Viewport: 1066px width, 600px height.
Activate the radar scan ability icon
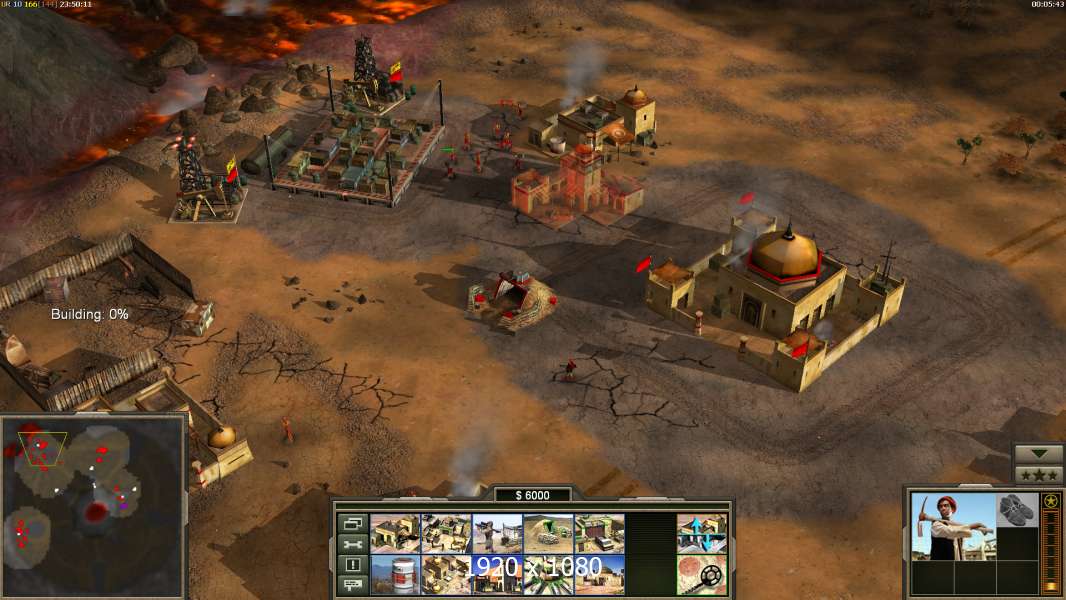(702, 574)
